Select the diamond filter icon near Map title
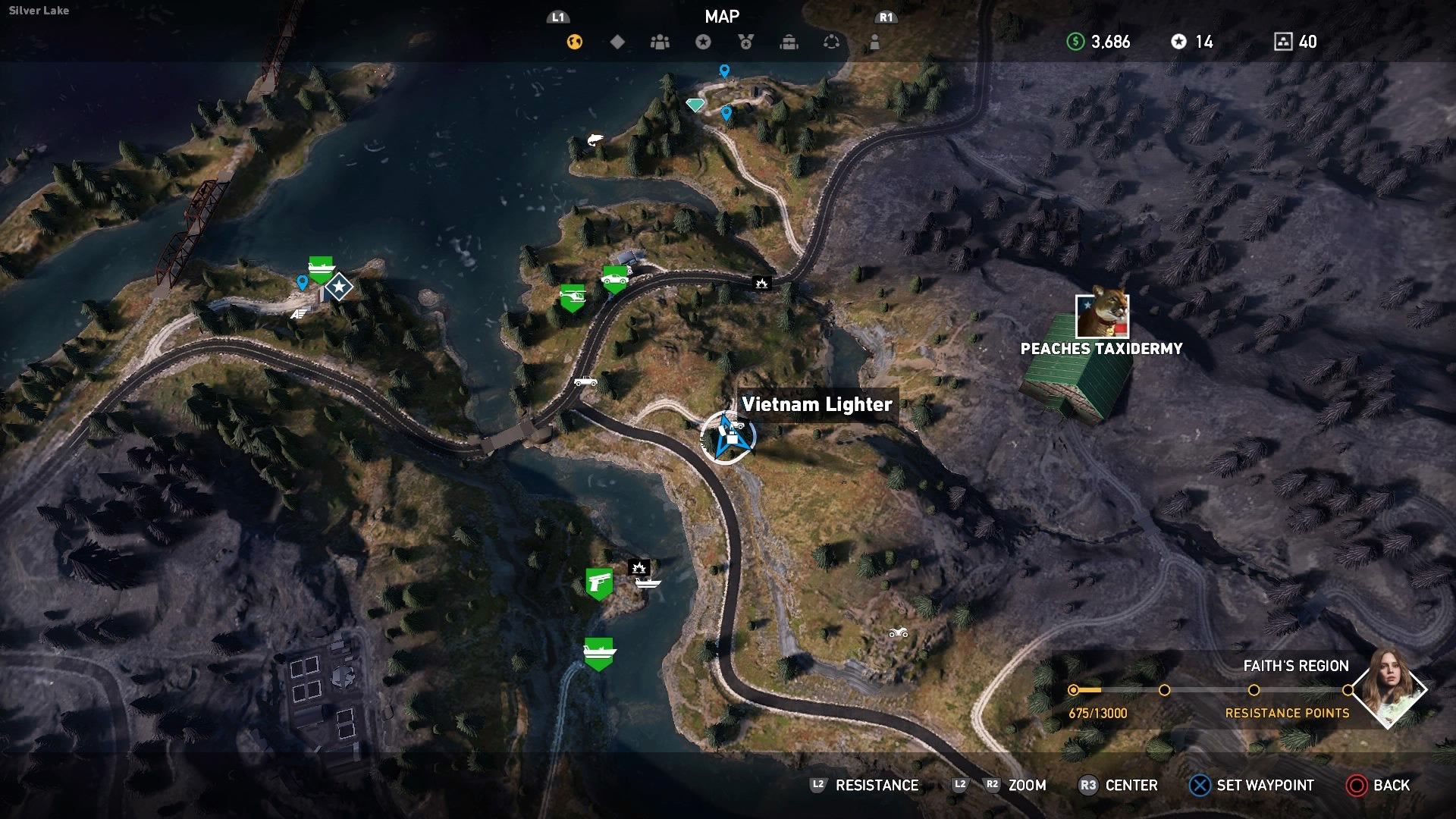The height and width of the screenshot is (819, 1456). coord(617,42)
